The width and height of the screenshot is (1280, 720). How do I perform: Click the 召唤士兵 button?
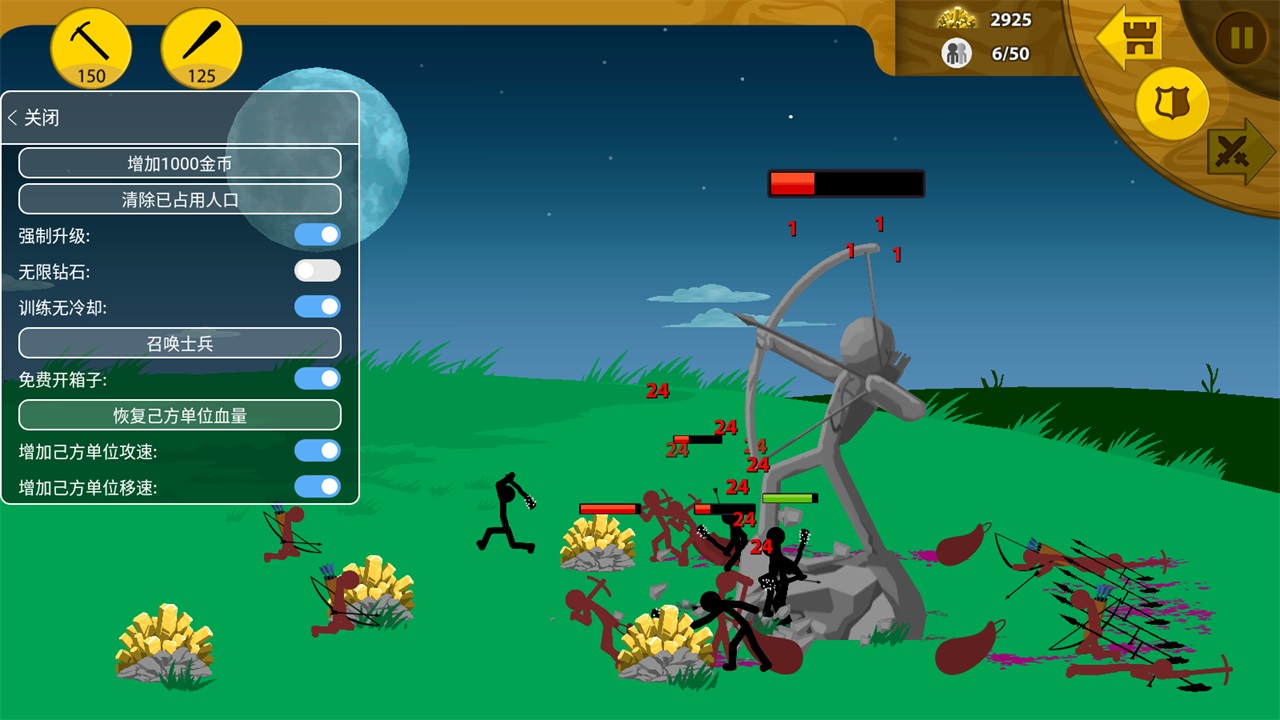click(180, 343)
